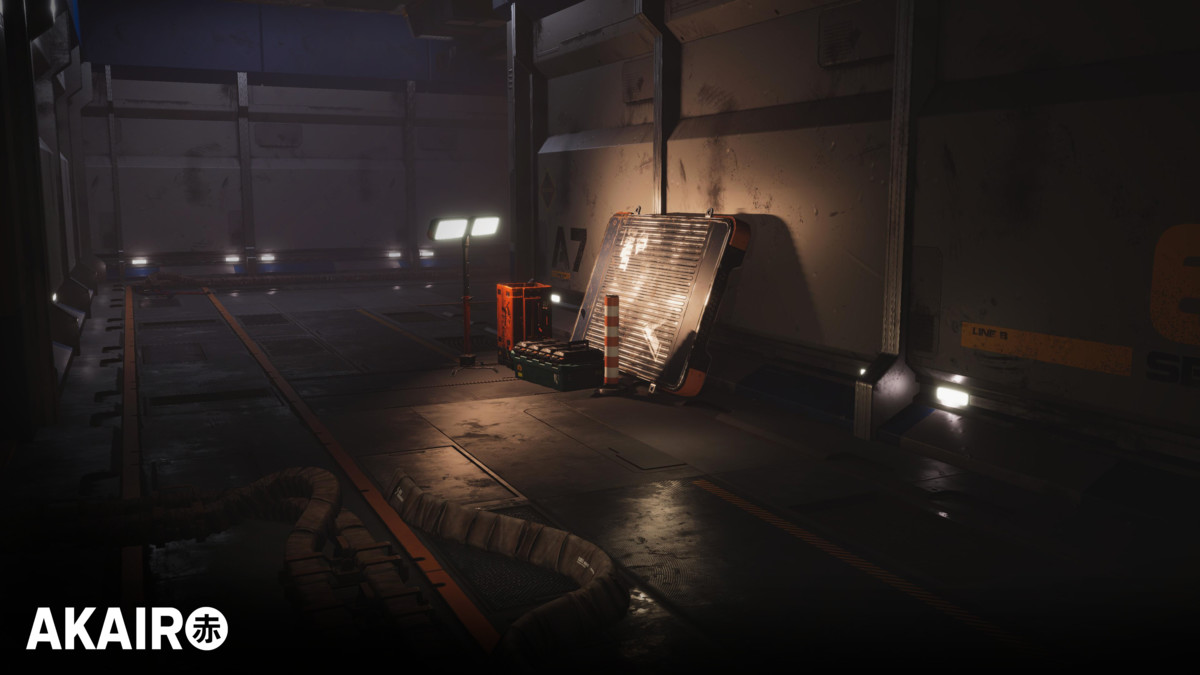Click the AKAIRO logo watermark

127,629
